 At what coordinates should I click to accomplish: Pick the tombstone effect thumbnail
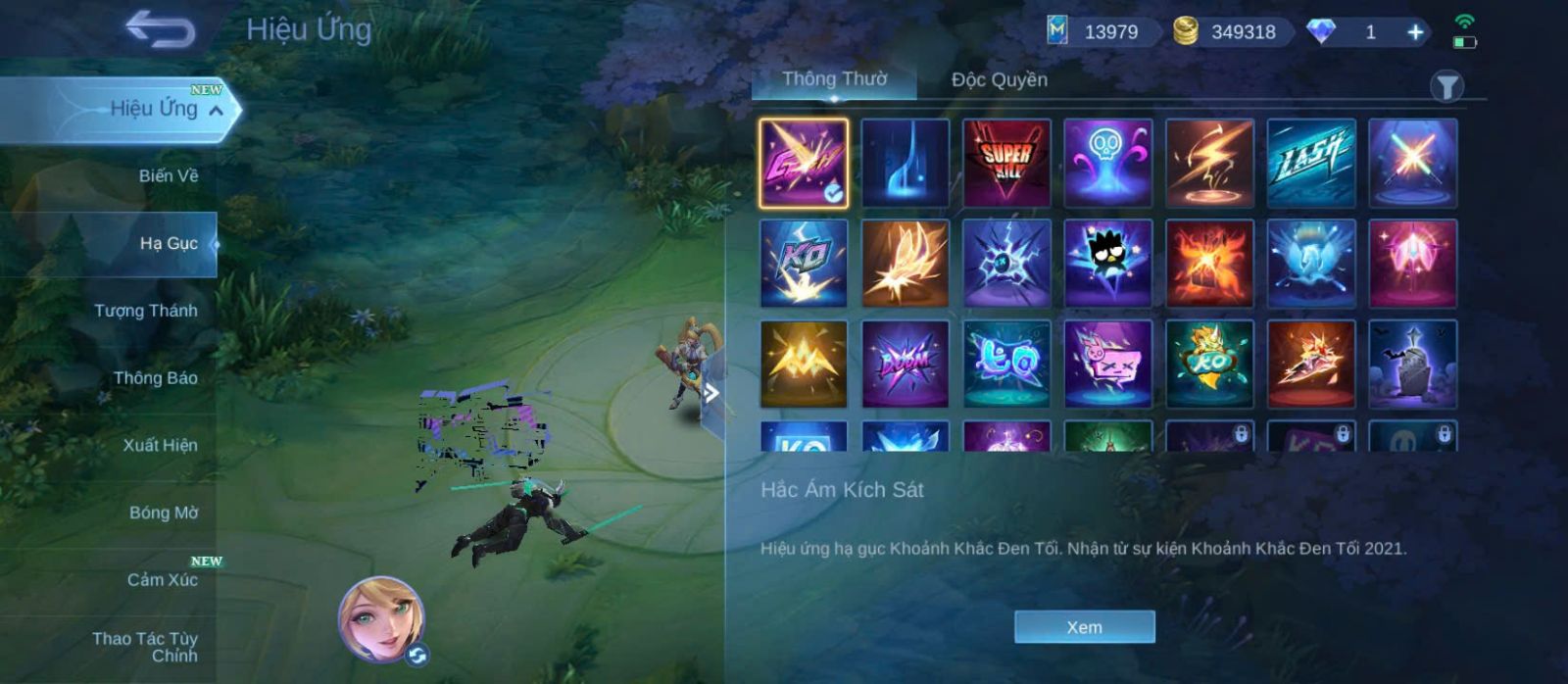click(x=1412, y=364)
